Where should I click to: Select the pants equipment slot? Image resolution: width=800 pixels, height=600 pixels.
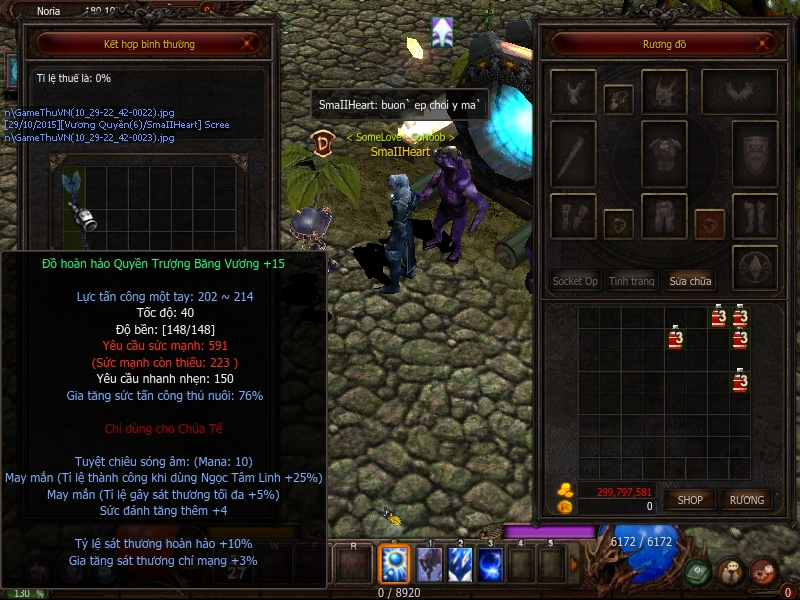664,217
